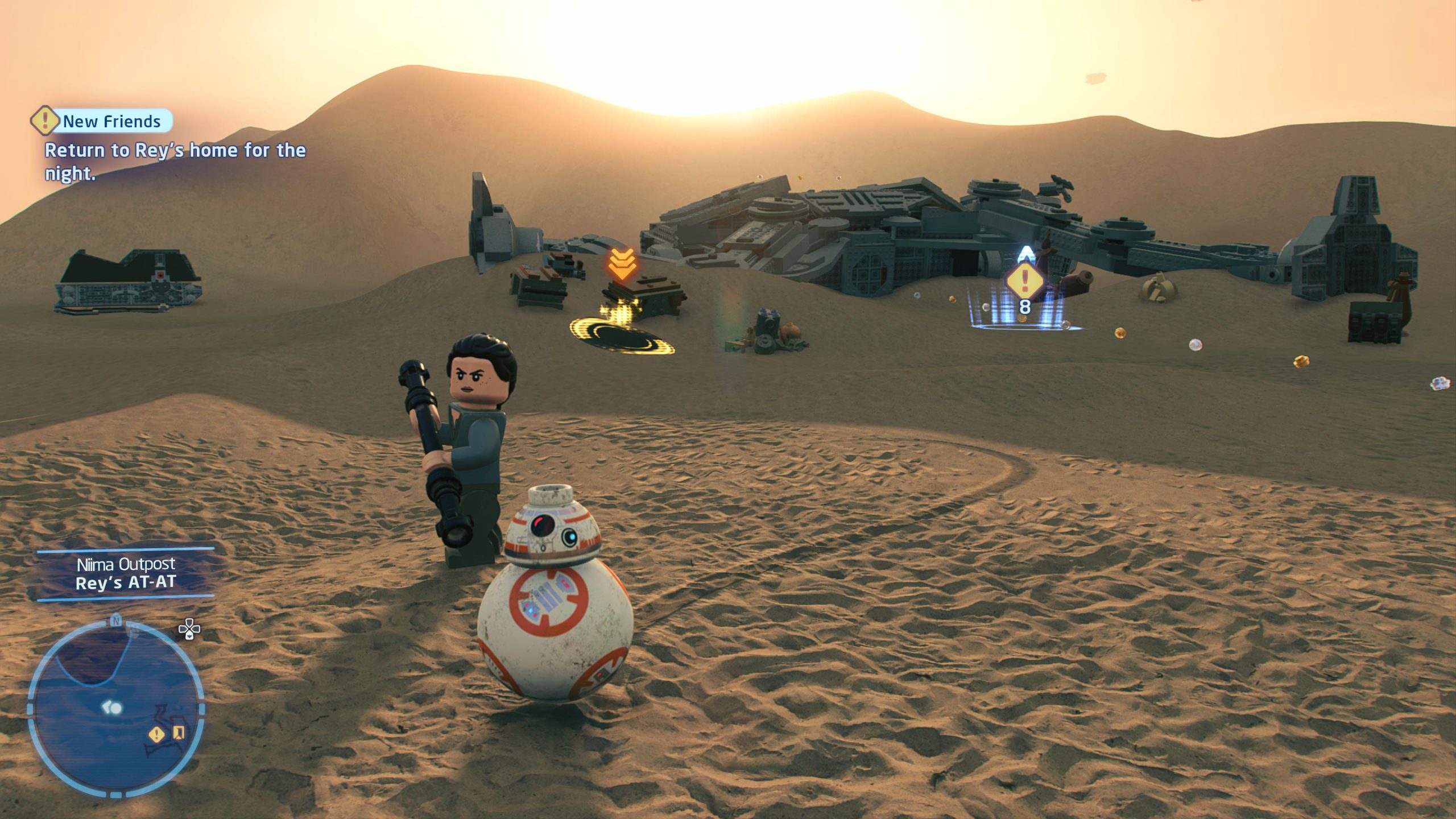Viewport: 1456px width, 819px height.
Task: Click the orange downward chevron objective marker
Action: (622, 264)
